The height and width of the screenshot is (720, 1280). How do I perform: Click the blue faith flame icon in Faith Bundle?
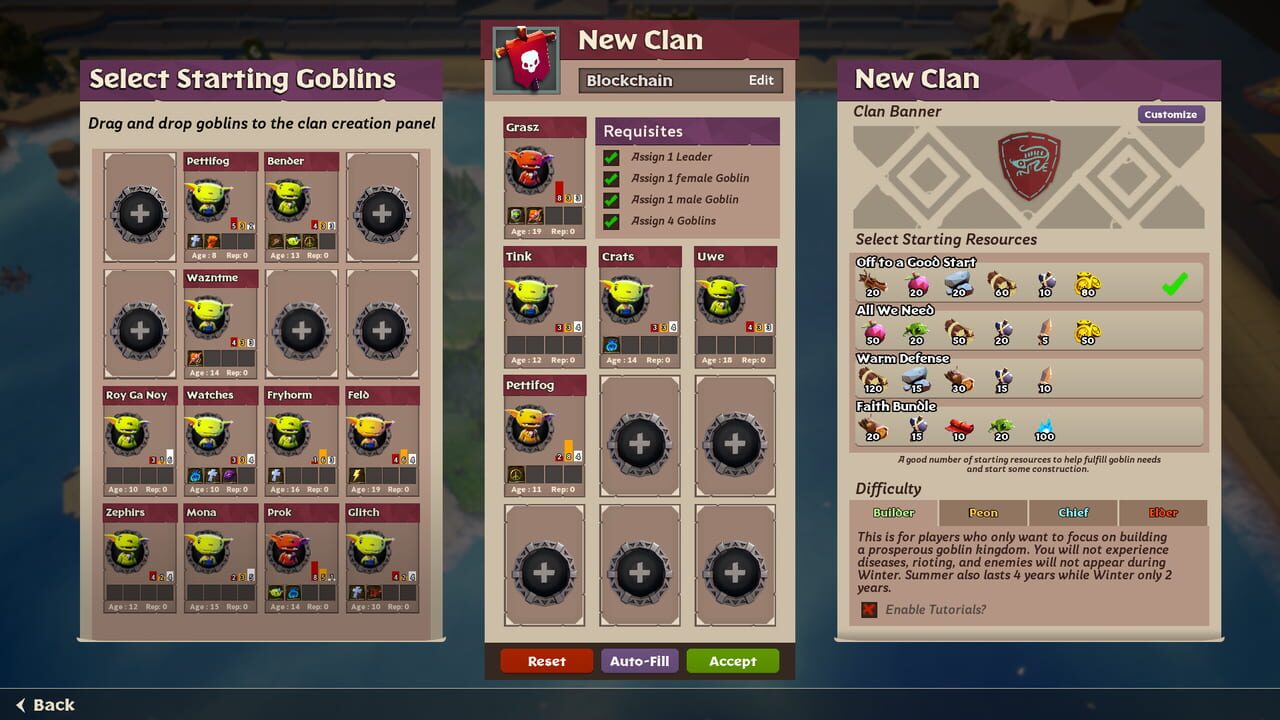(x=1044, y=426)
